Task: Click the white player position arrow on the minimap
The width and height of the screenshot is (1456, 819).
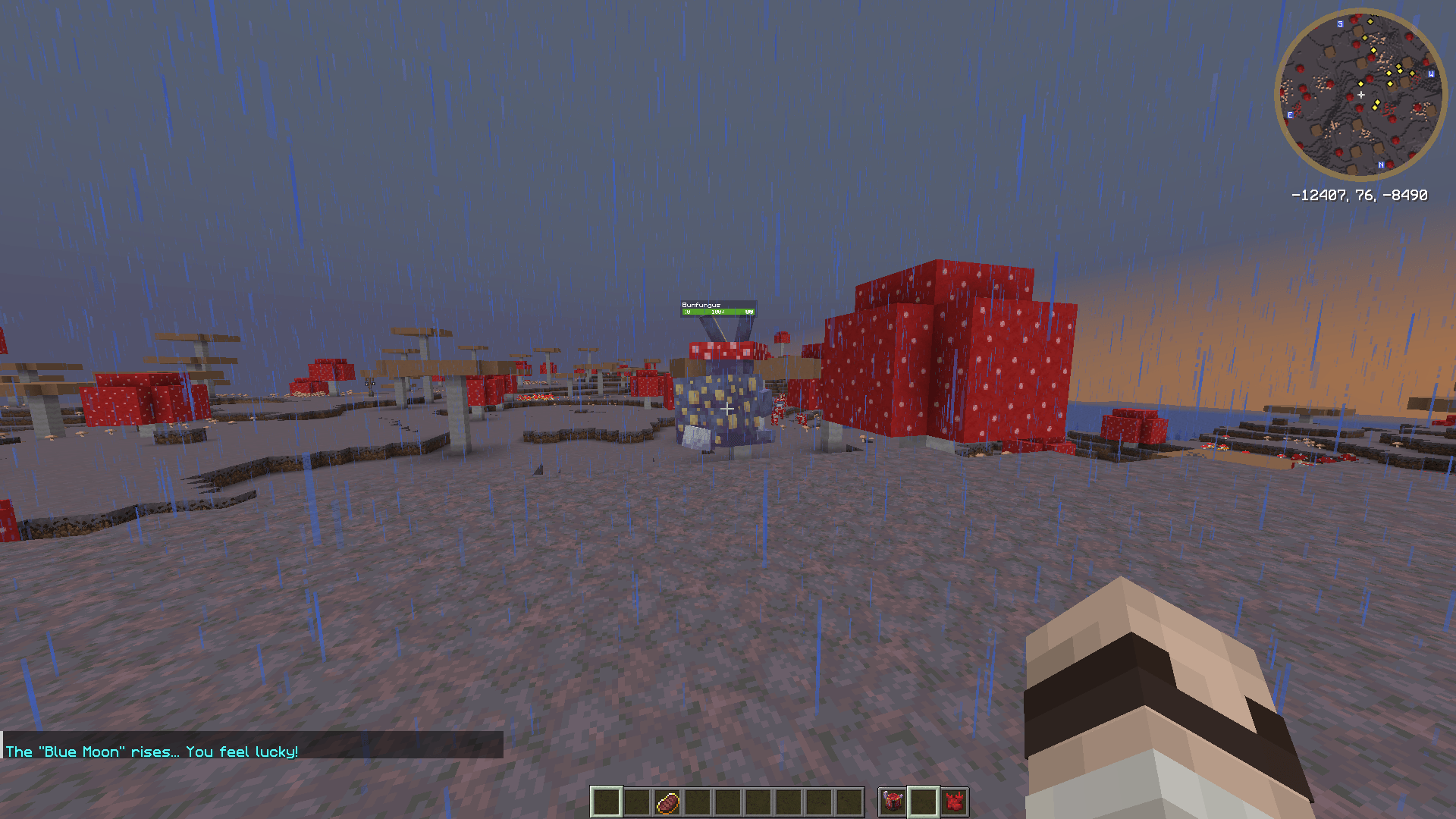Action: tap(1360, 94)
